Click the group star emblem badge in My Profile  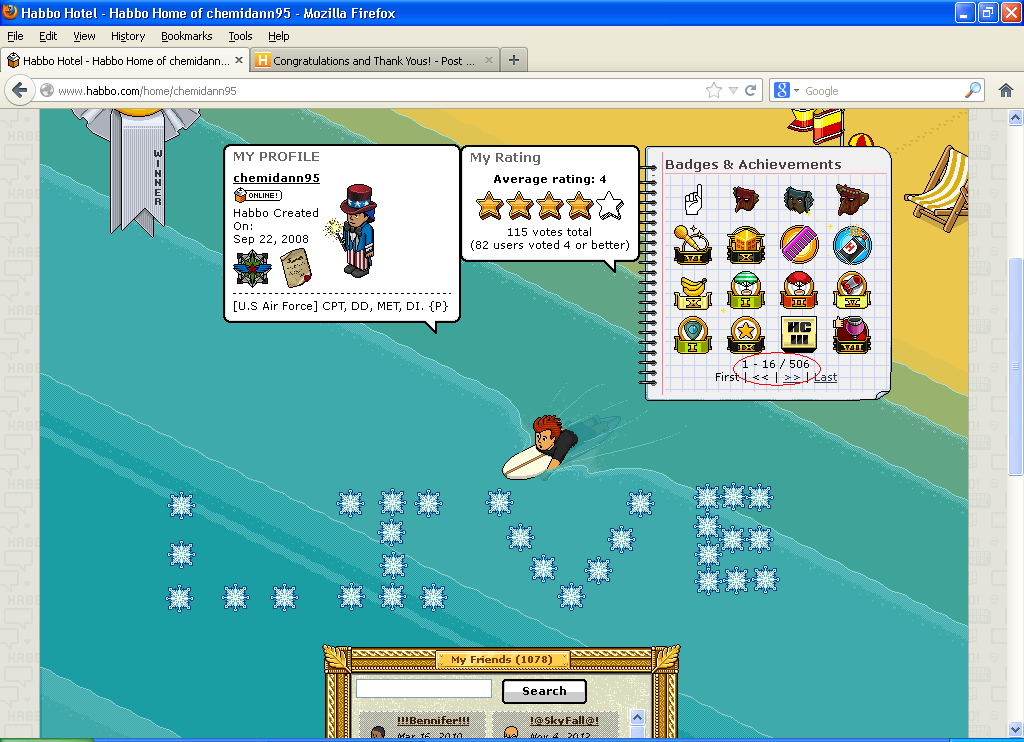point(252,268)
